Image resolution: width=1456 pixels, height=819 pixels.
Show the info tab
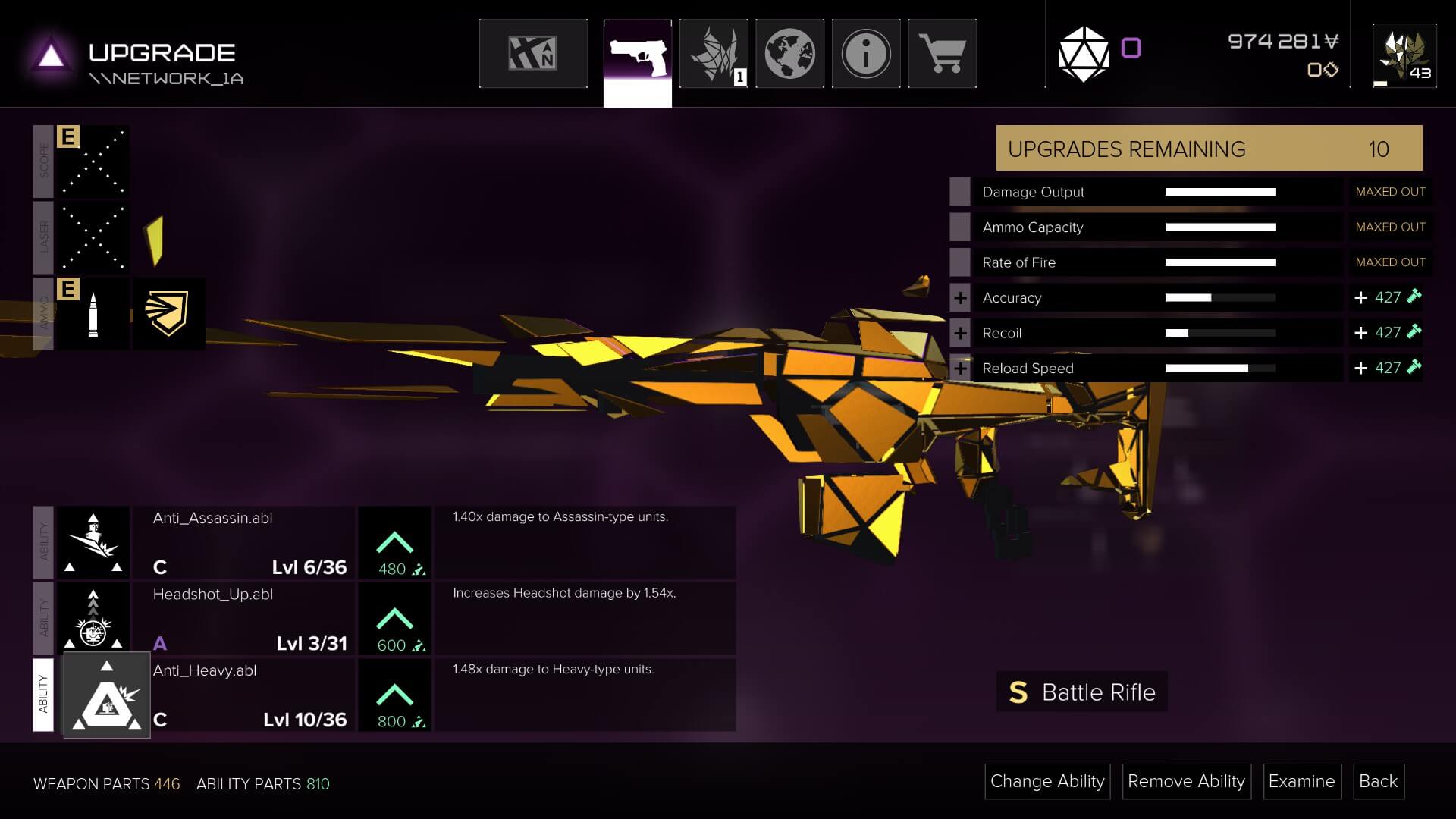coord(866,55)
